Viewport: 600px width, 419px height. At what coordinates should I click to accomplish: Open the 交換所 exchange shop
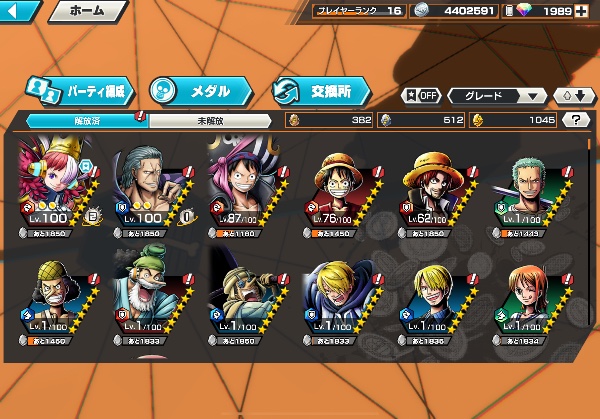[x=319, y=90]
